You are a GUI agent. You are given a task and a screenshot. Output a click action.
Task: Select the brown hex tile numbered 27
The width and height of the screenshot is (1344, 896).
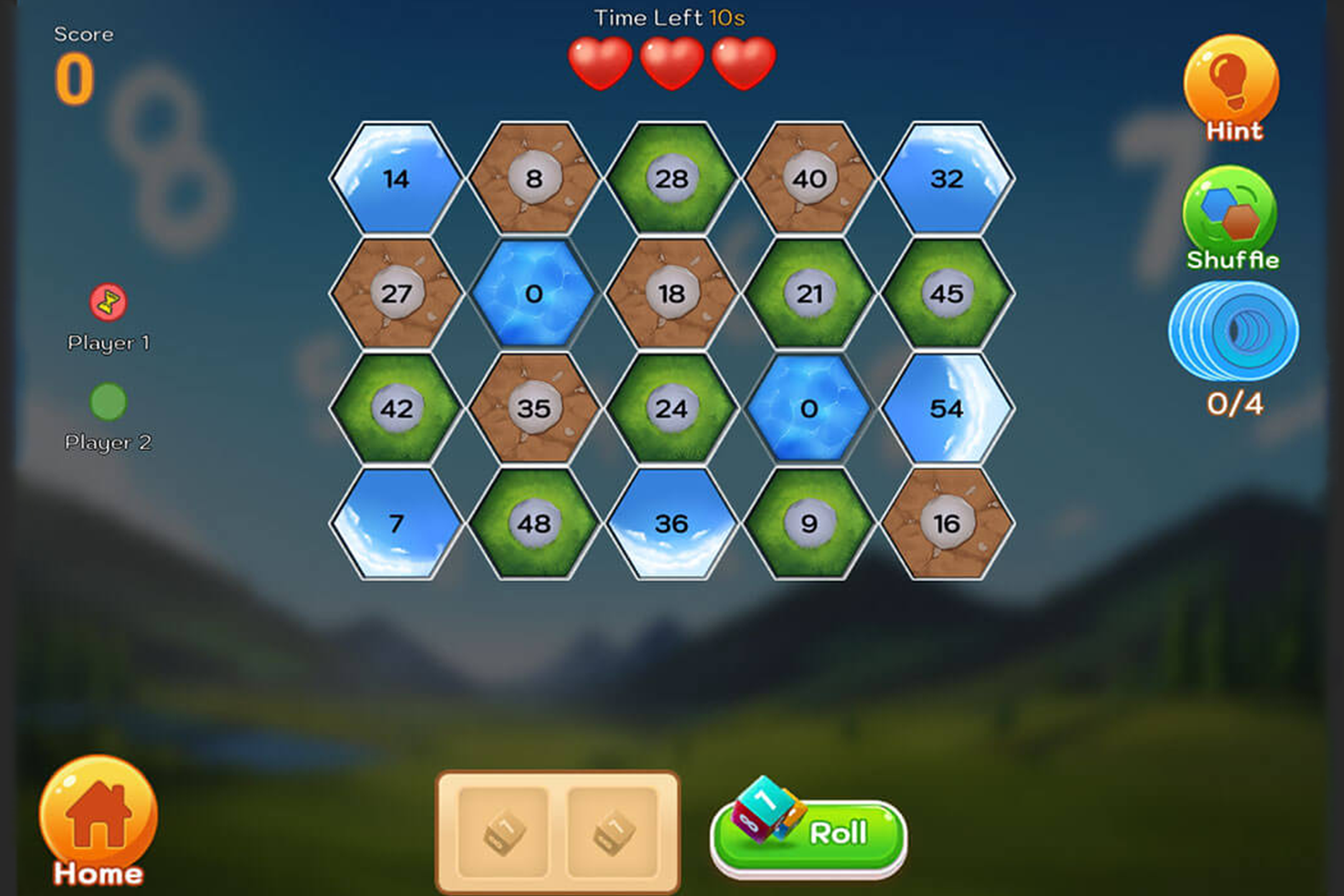point(396,294)
